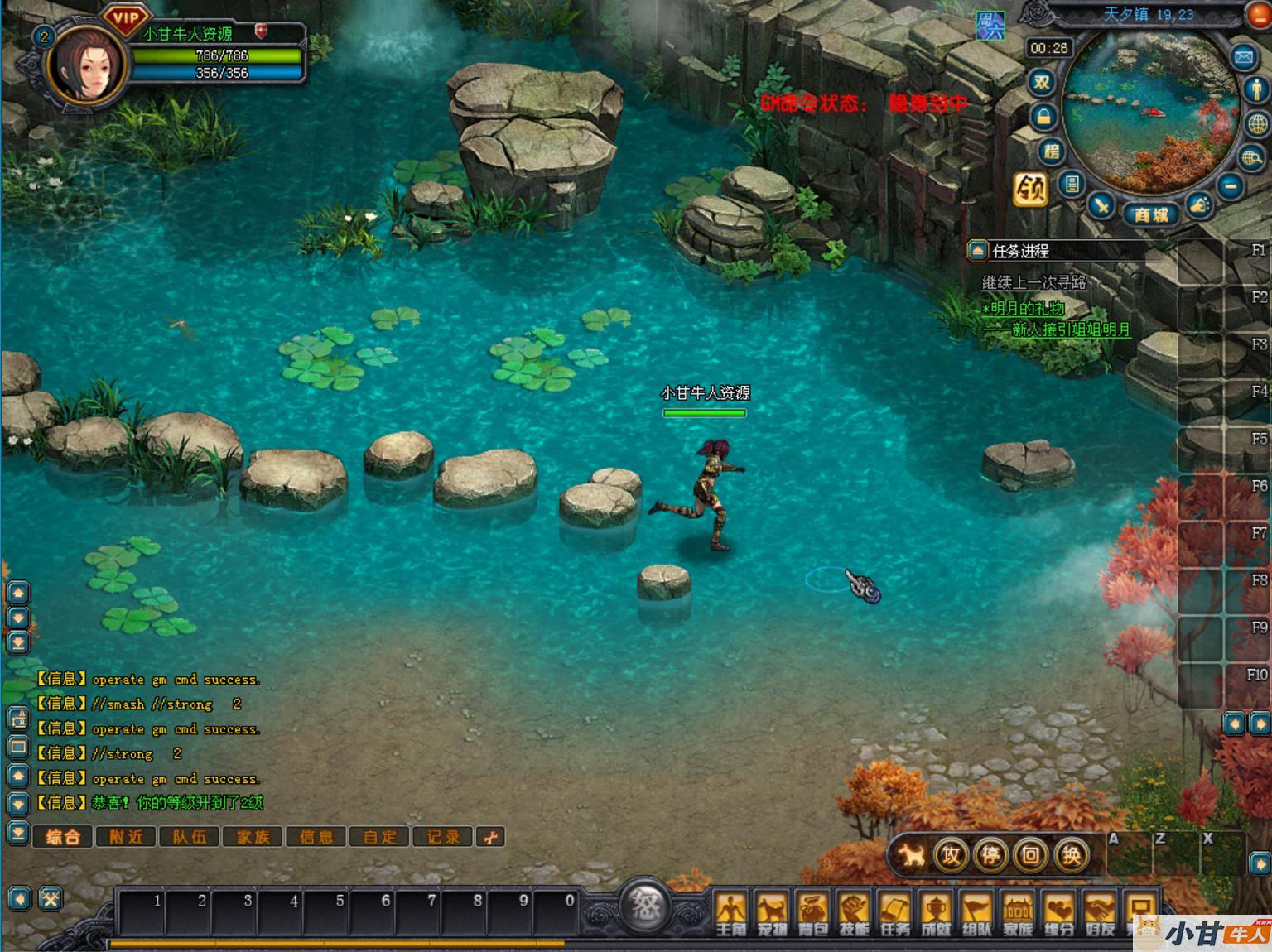
Task: Open the 成就 achievements trophy menu
Action: (x=936, y=913)
